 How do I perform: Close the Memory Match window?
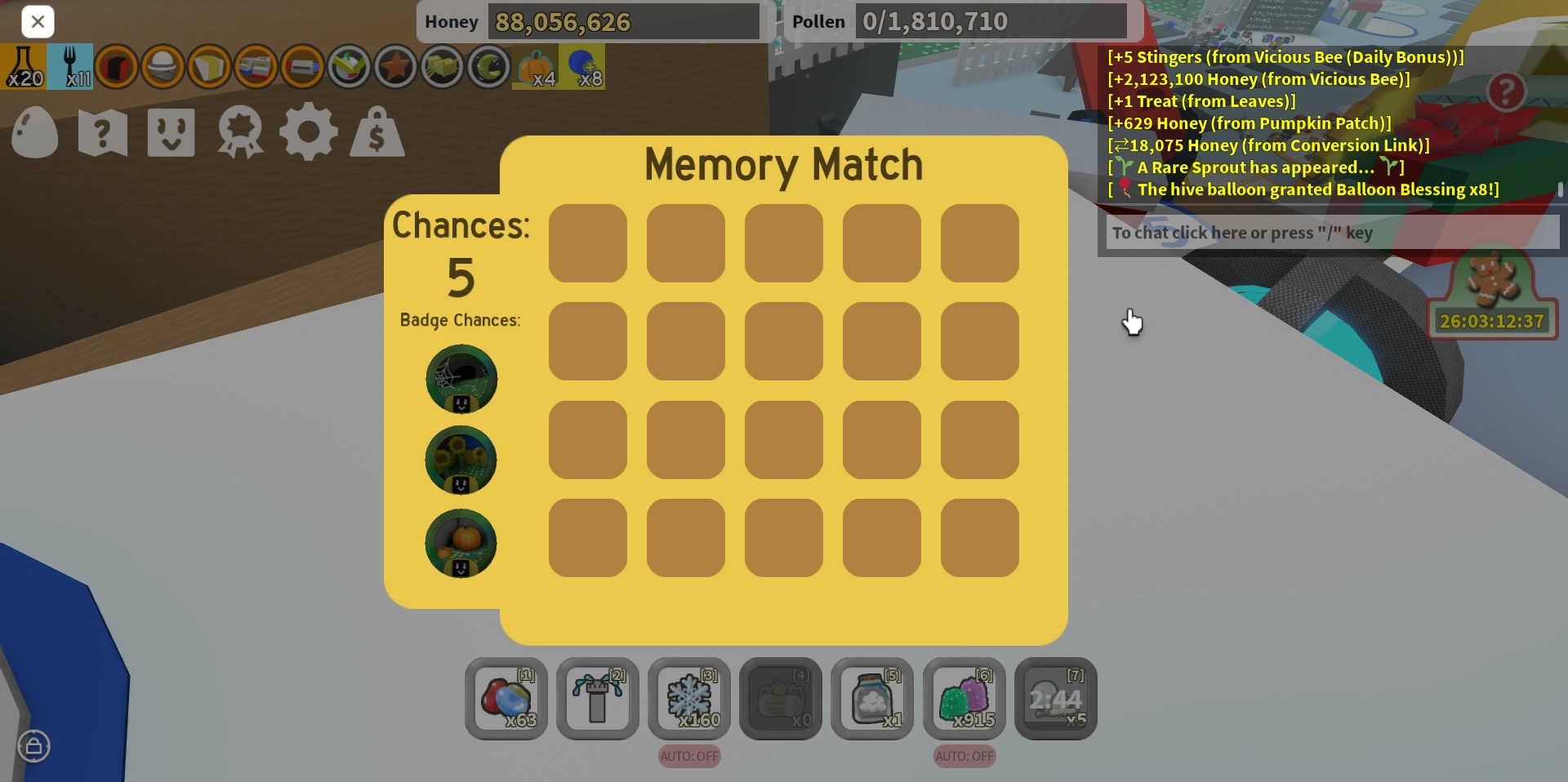tap(38, 21)
